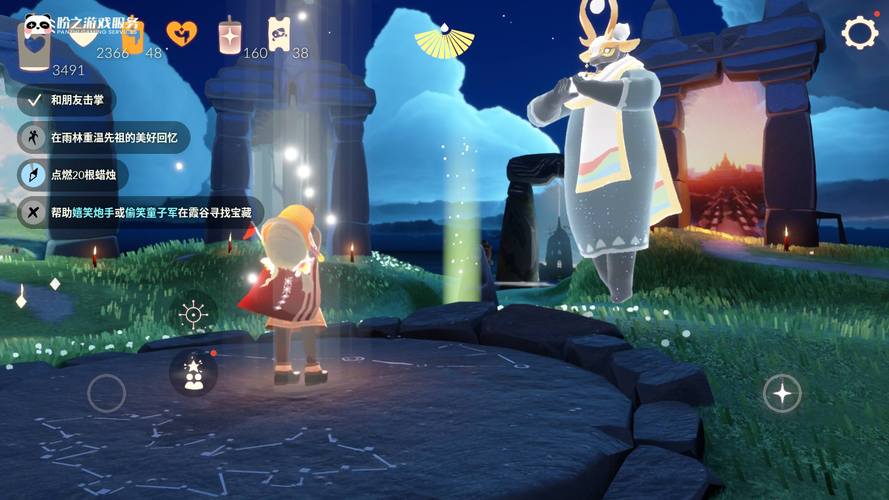Open the pink season candle counter
The image size is (889, 500).
coord(230,35)
